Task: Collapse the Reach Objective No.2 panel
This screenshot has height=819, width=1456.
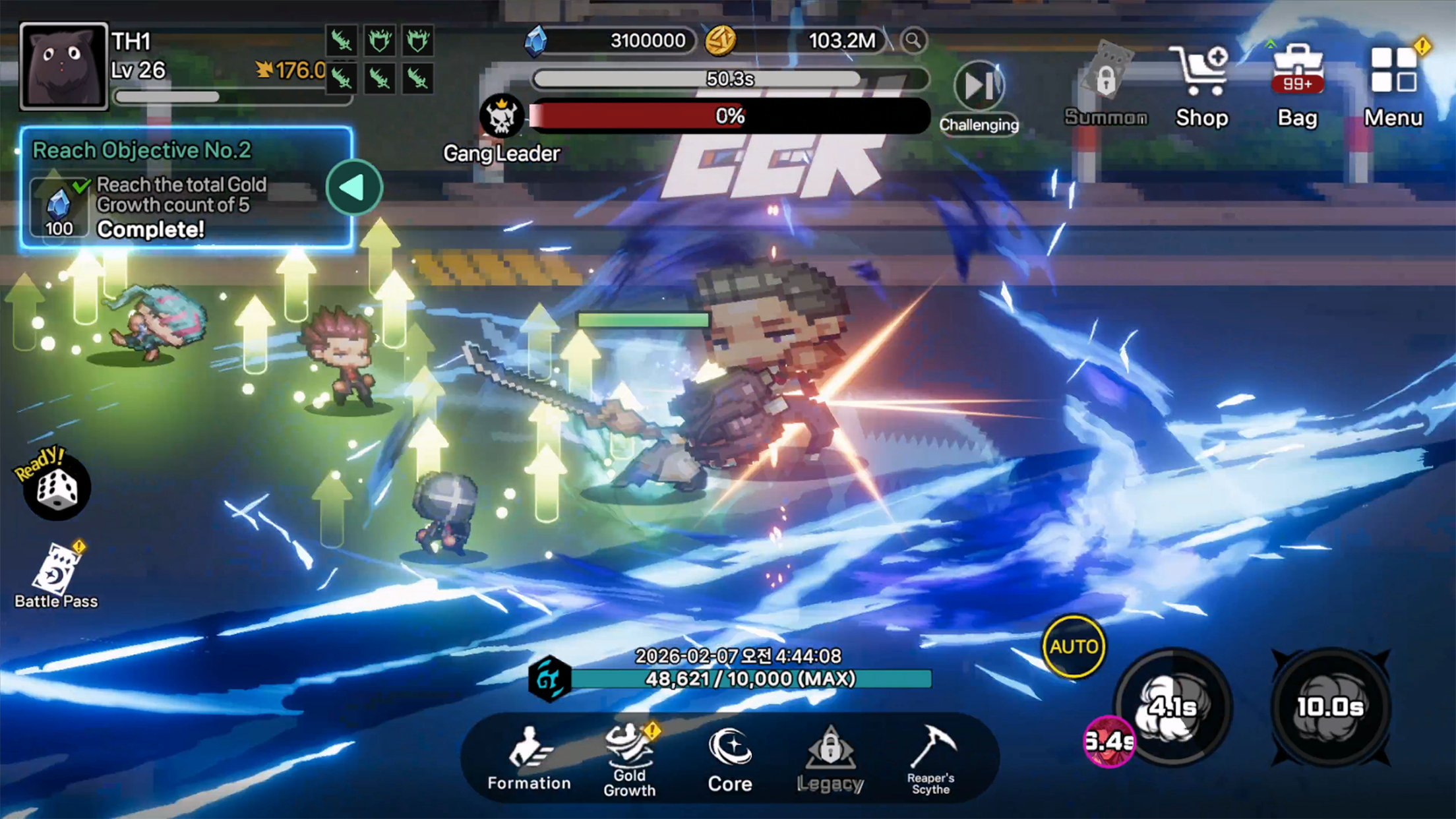Action: tap(354, 187)
